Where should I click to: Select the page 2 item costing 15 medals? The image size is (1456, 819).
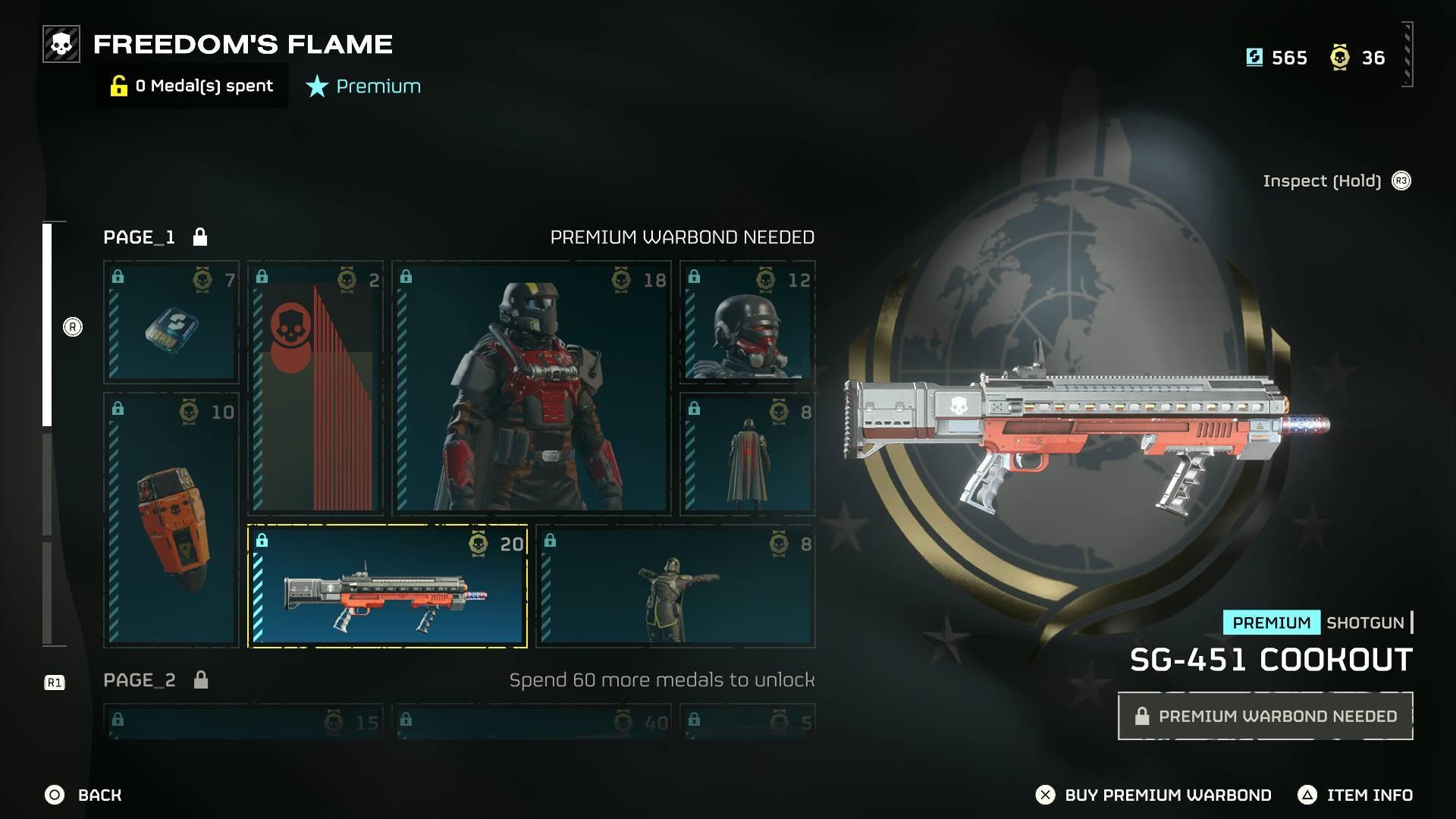point(243,722)
